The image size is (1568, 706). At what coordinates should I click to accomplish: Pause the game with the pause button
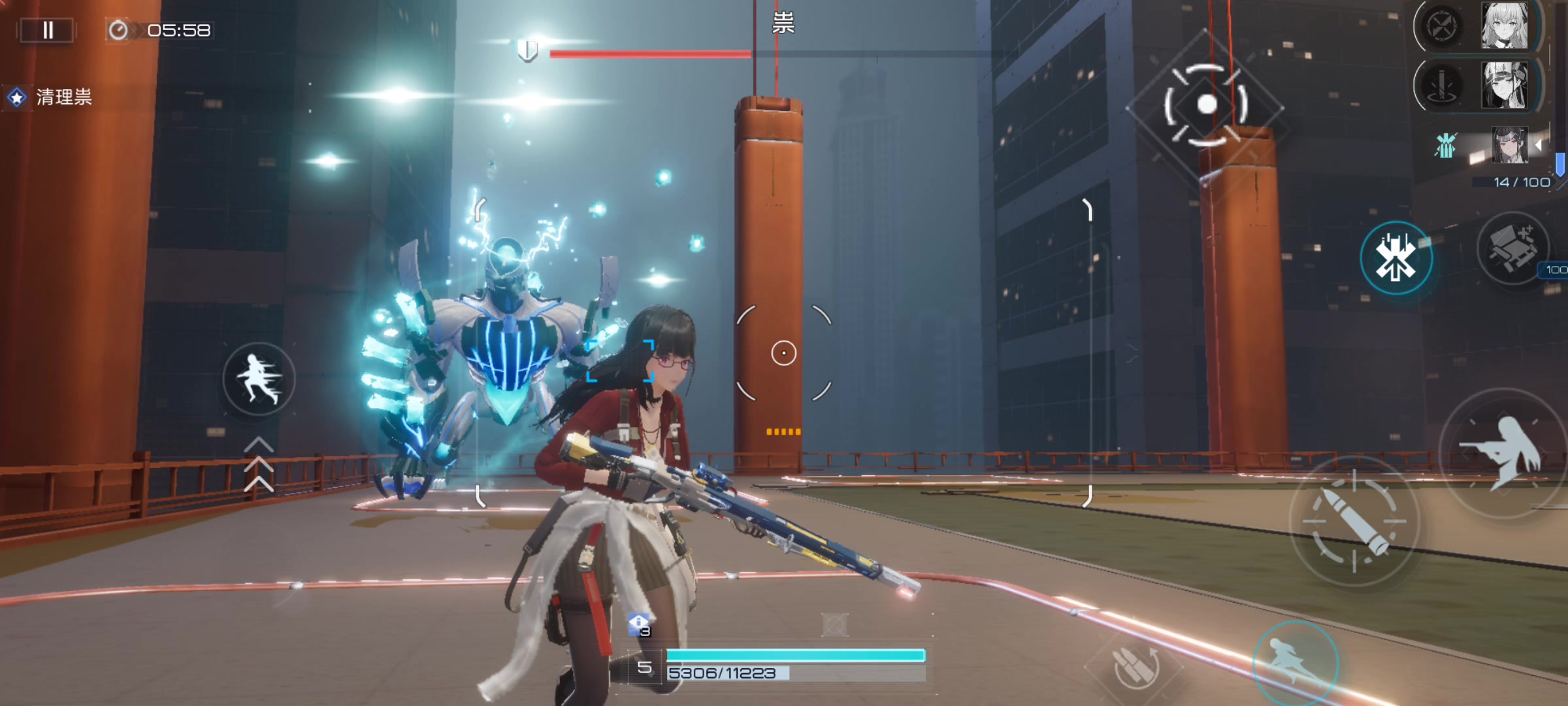(48, 30)
